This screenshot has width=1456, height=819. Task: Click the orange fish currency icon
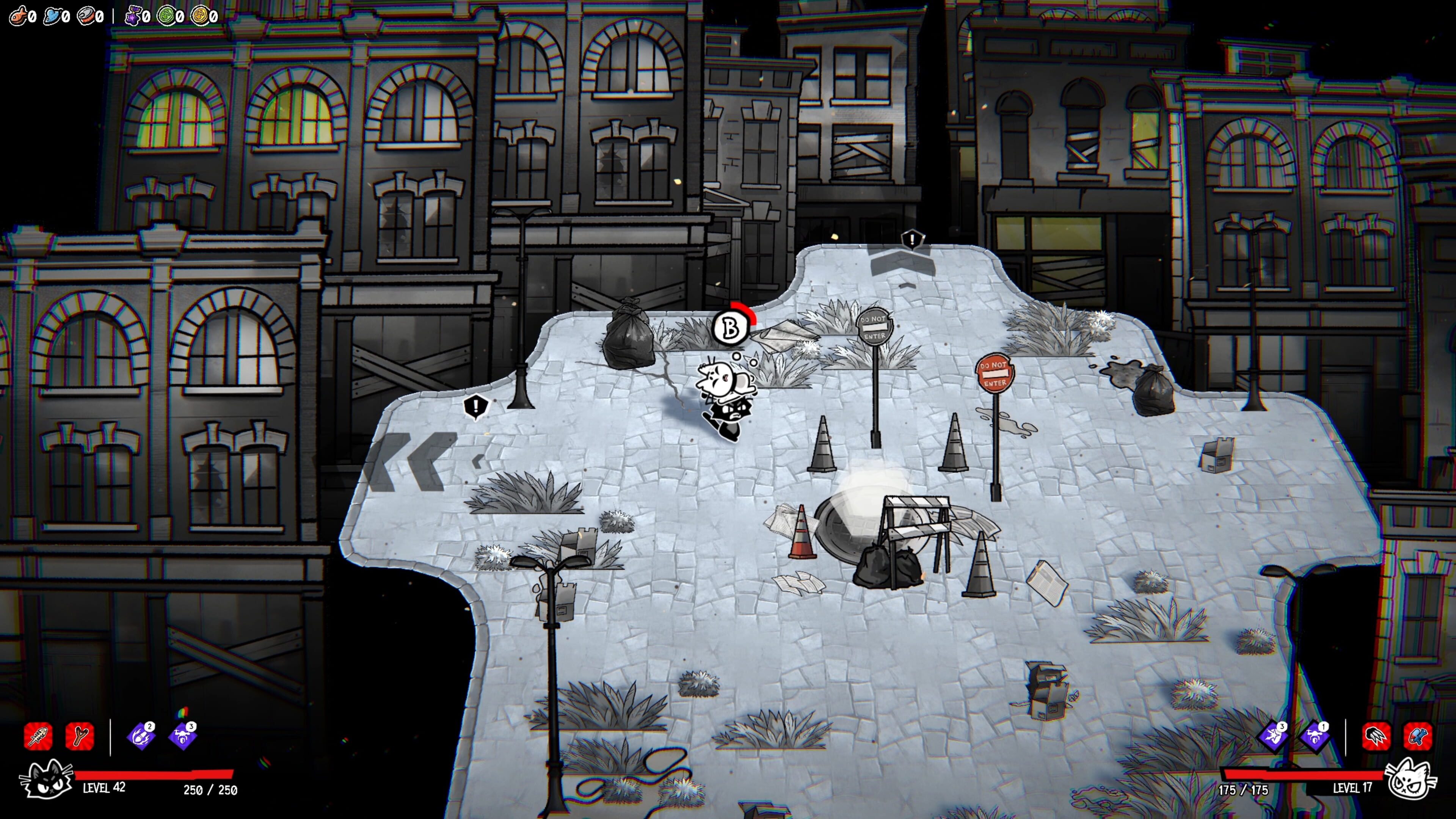18,15
